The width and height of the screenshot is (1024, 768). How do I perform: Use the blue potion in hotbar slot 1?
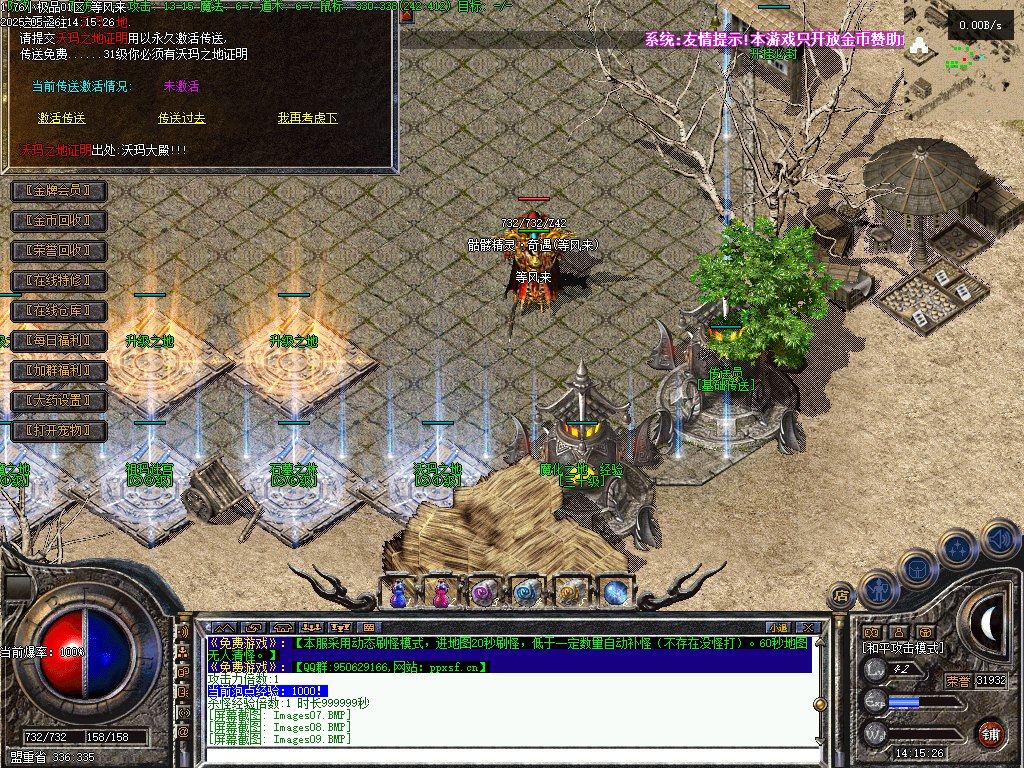tap(398, 593)
